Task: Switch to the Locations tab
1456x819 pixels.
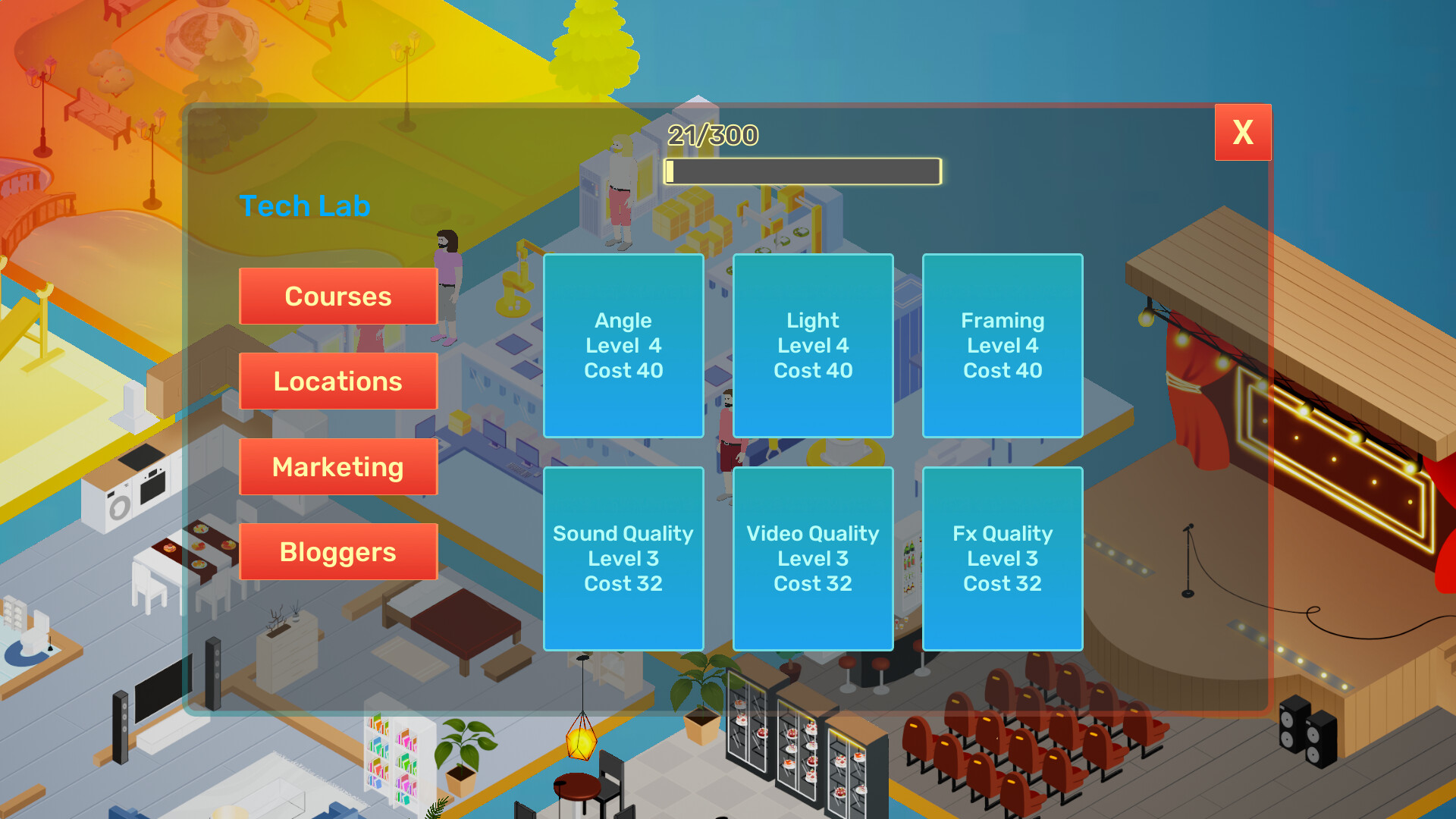Action: point(337,381)
